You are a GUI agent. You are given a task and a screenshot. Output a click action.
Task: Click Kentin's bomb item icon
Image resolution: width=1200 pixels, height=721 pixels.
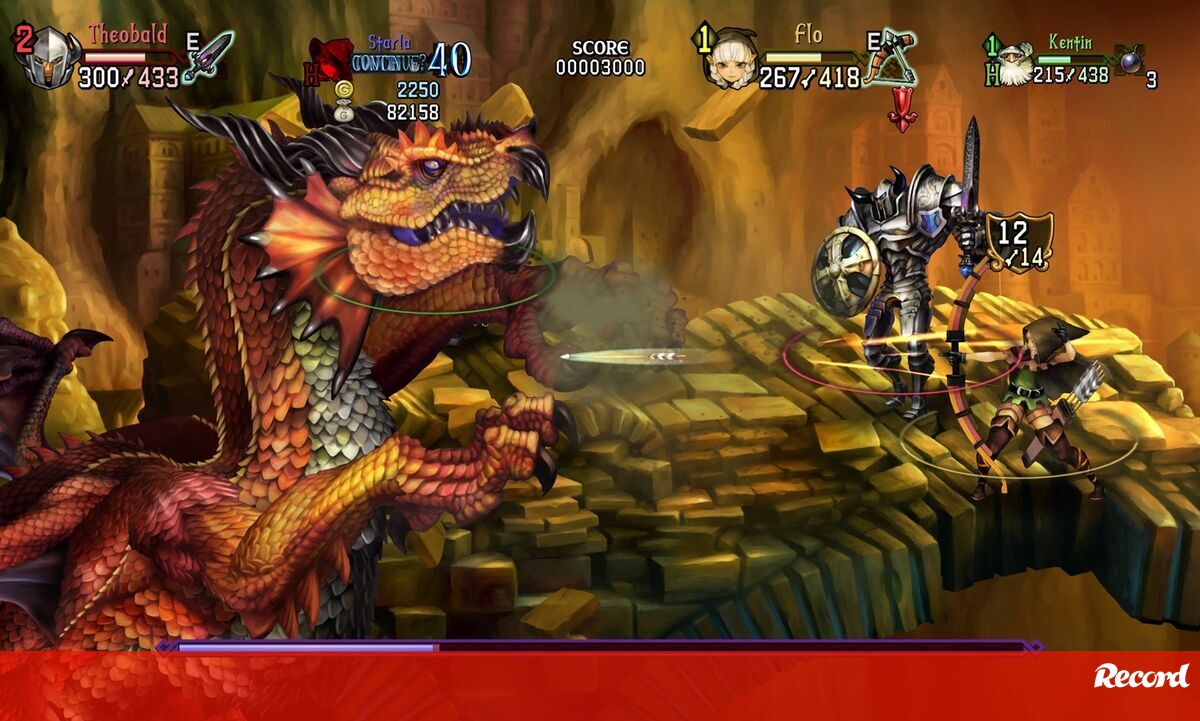point(1131,62)
